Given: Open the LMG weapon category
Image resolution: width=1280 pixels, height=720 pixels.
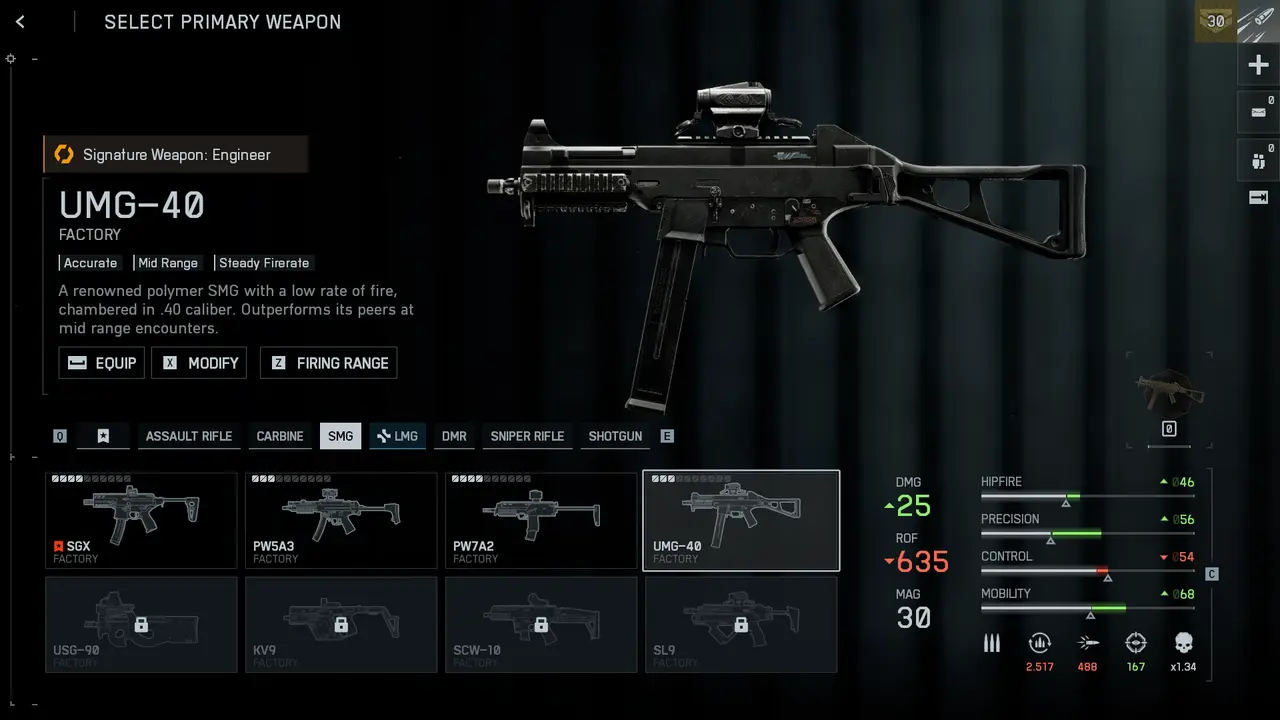Looking at the screenshot, I should (397, 436).
